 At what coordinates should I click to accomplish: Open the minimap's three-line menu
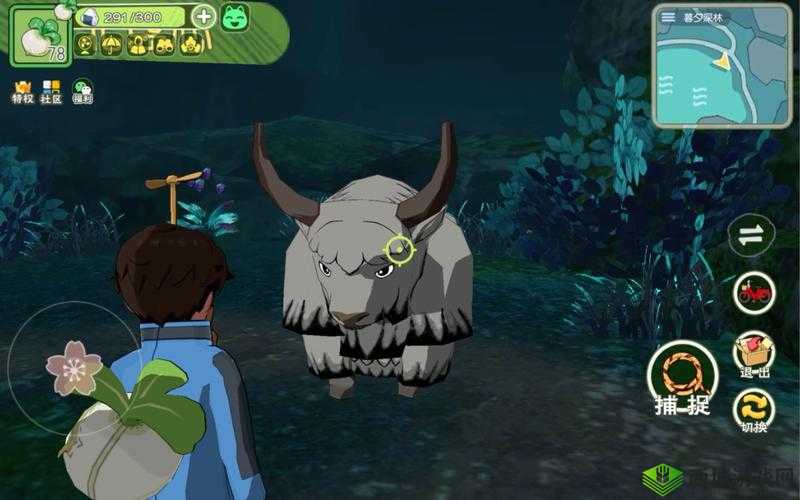click(x=667, y=17)
